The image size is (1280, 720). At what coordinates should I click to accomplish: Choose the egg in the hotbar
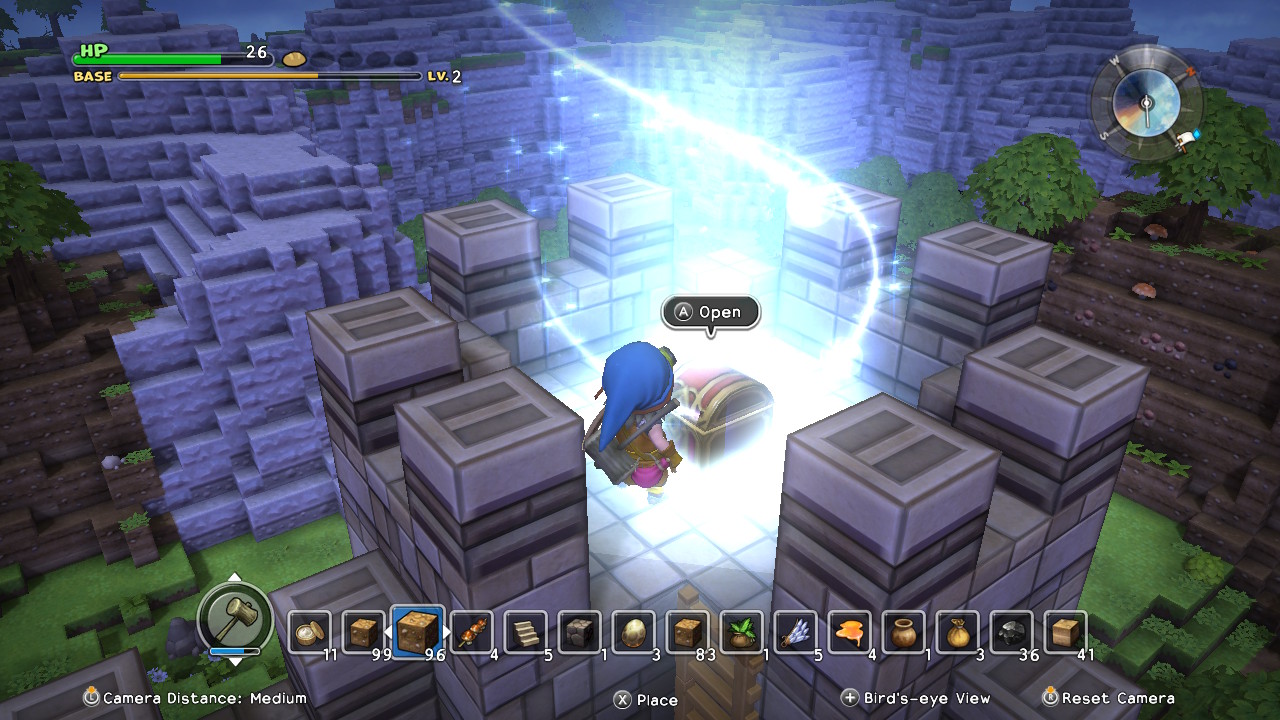(633, 632)
